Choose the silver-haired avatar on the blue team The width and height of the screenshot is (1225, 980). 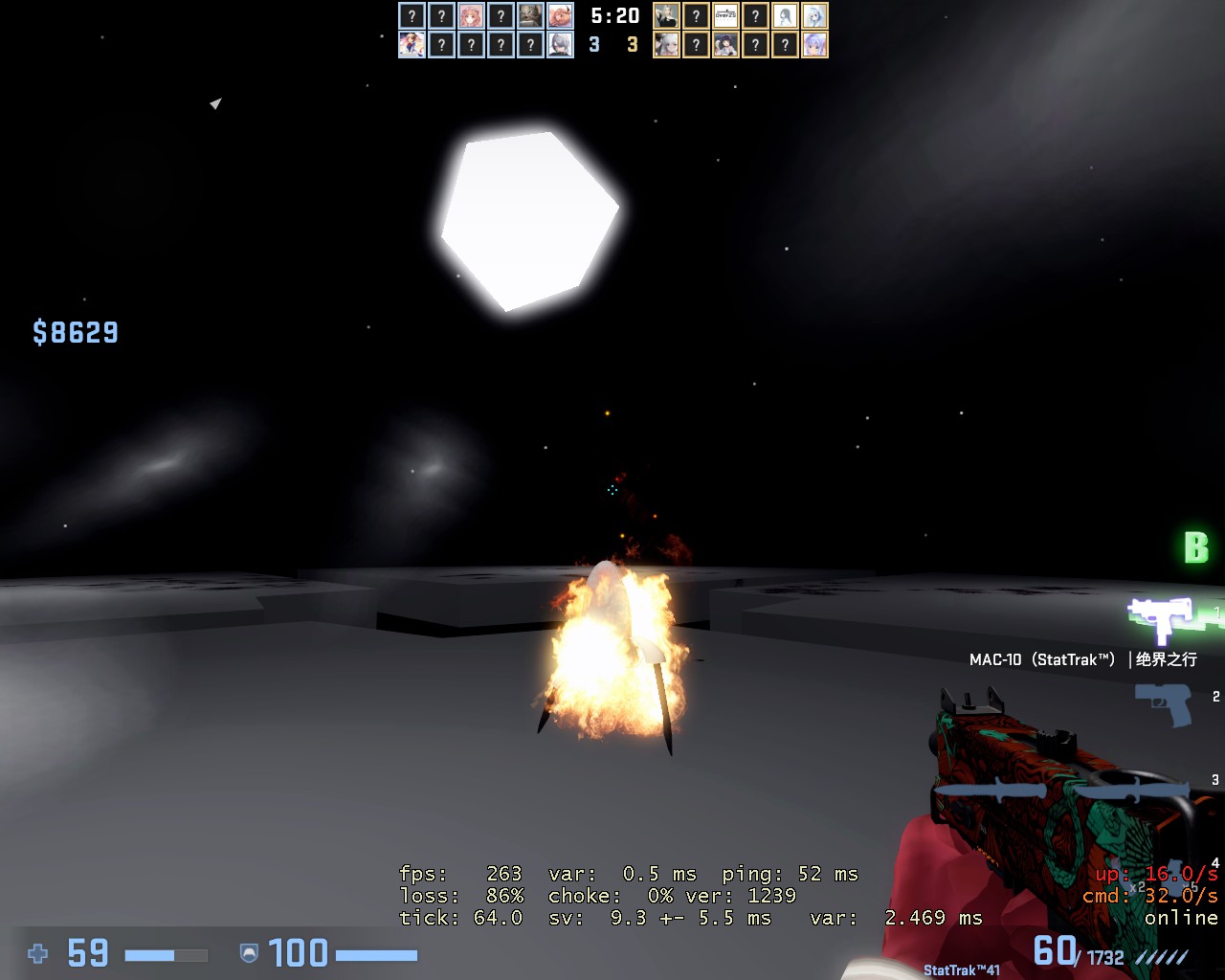(x=560, y=45)
